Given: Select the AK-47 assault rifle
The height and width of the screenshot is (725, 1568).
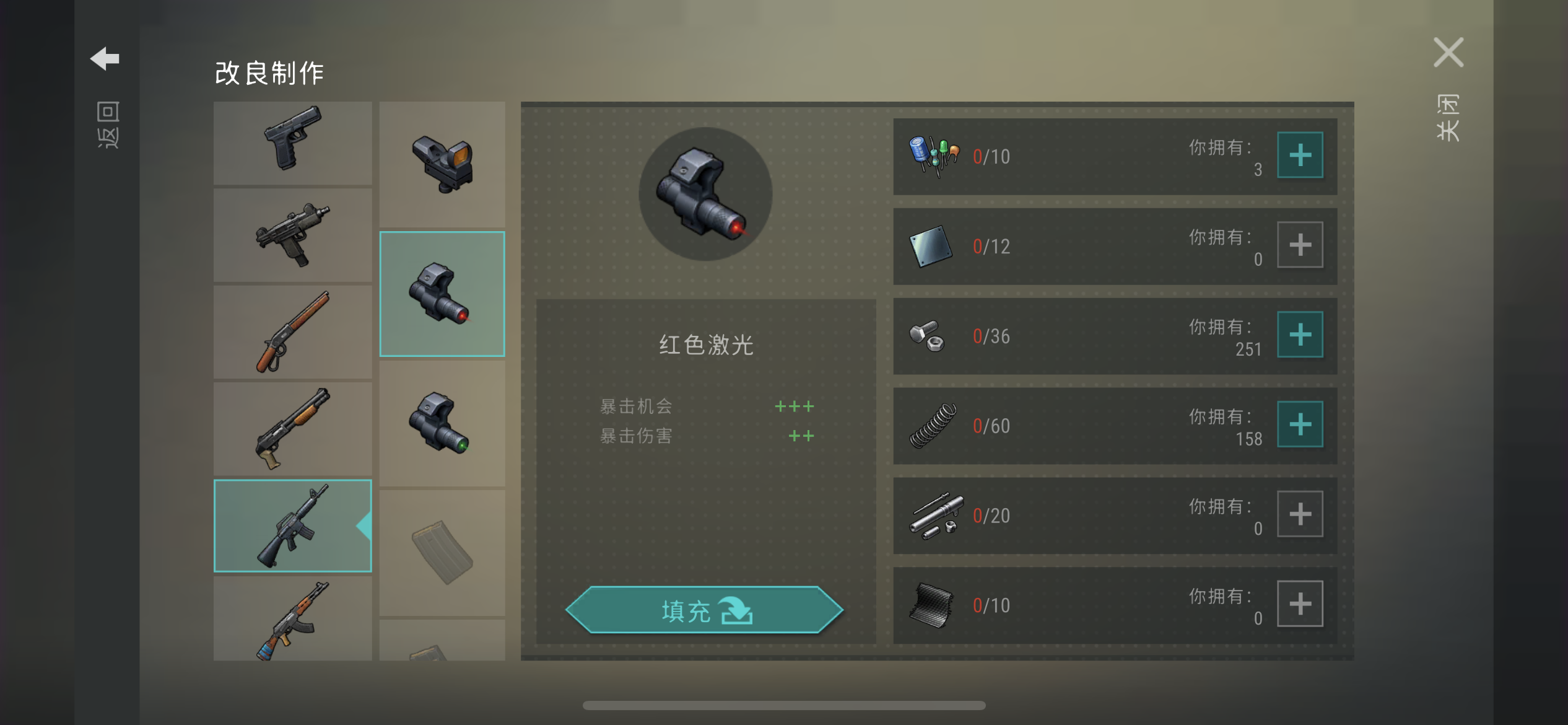Looking at the screenshot, I should pyautogui.click(x=292, y=620).
